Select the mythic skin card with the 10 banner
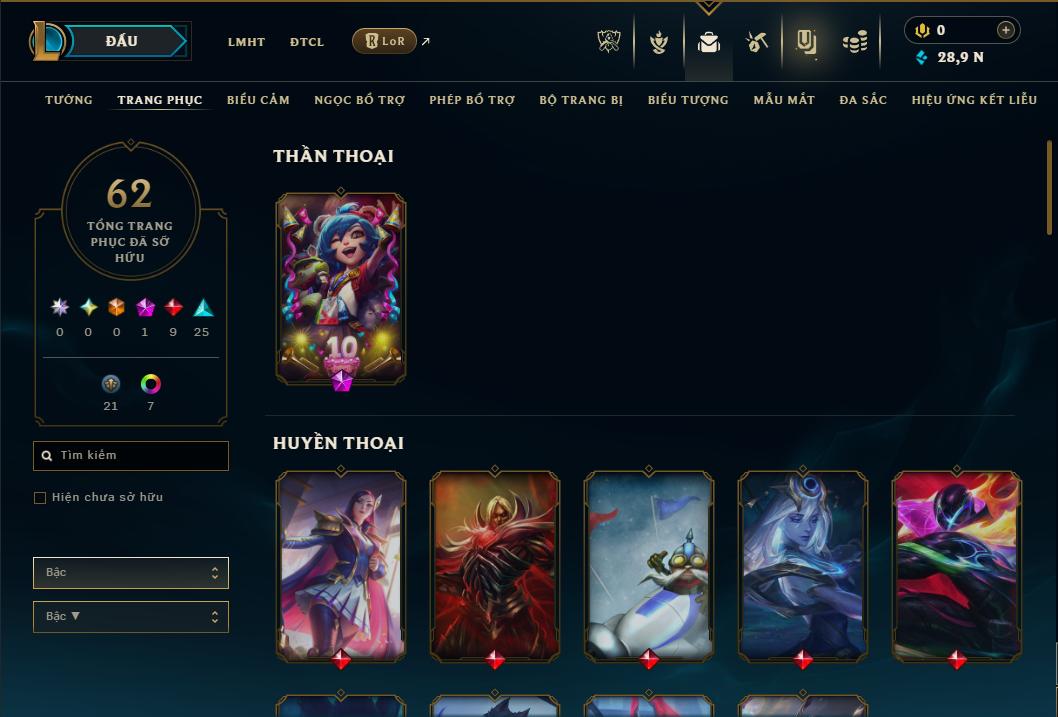This screenshot has width=1058, height=717. tap(341, 288)
